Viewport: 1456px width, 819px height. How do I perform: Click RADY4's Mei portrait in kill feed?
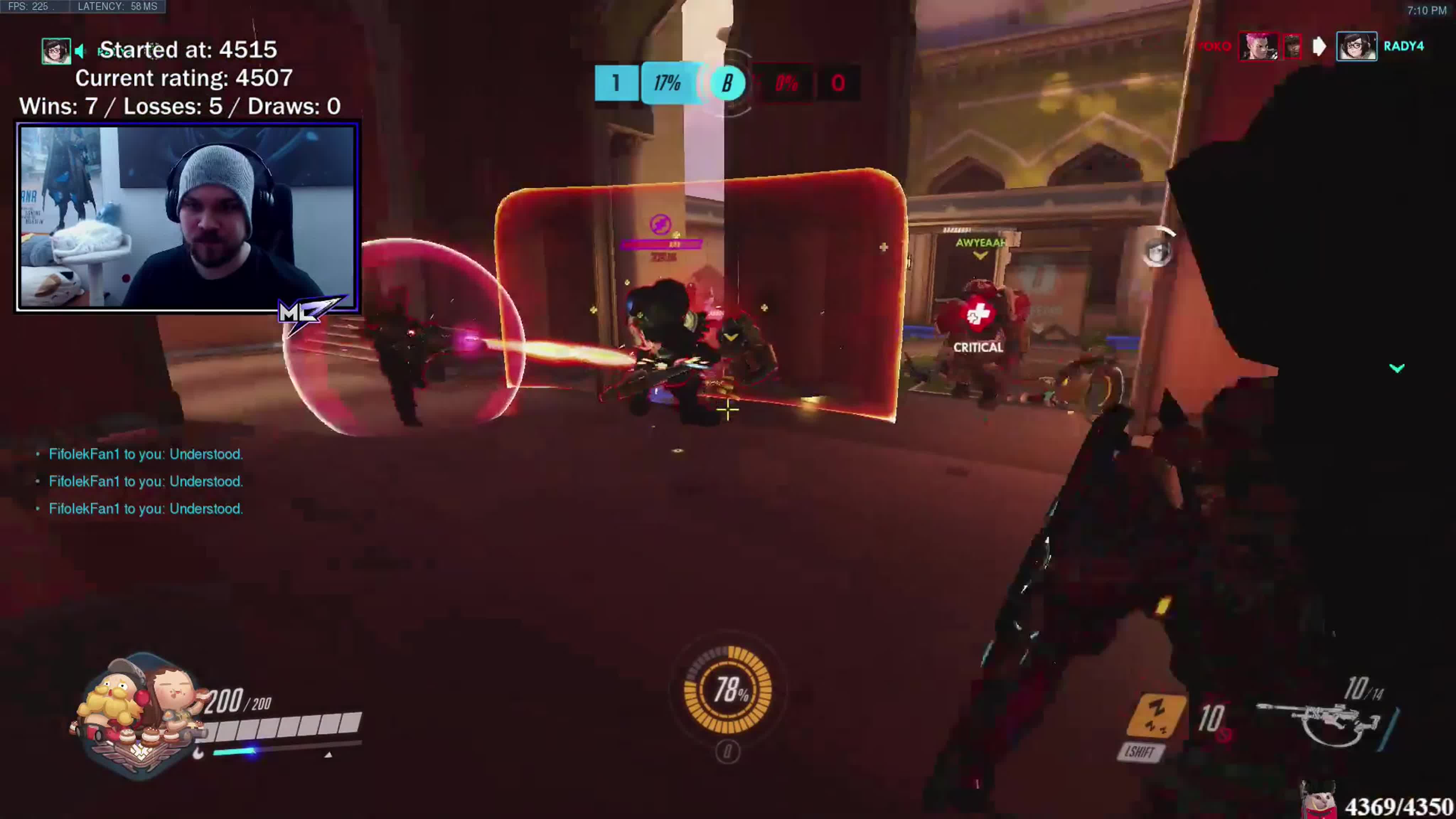coord(1356,46)
